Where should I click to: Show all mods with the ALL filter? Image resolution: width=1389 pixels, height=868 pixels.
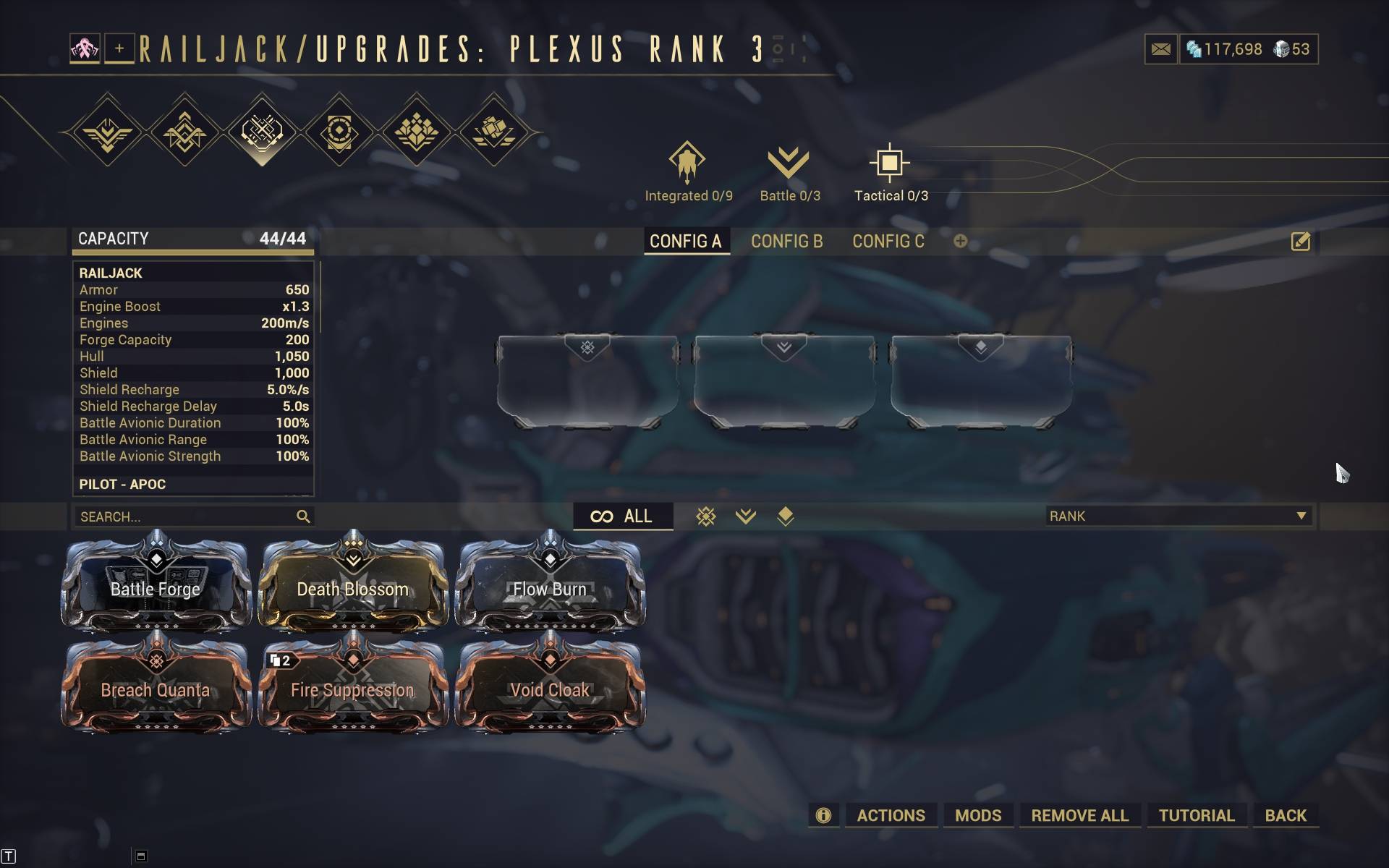[x=622, y=516]
